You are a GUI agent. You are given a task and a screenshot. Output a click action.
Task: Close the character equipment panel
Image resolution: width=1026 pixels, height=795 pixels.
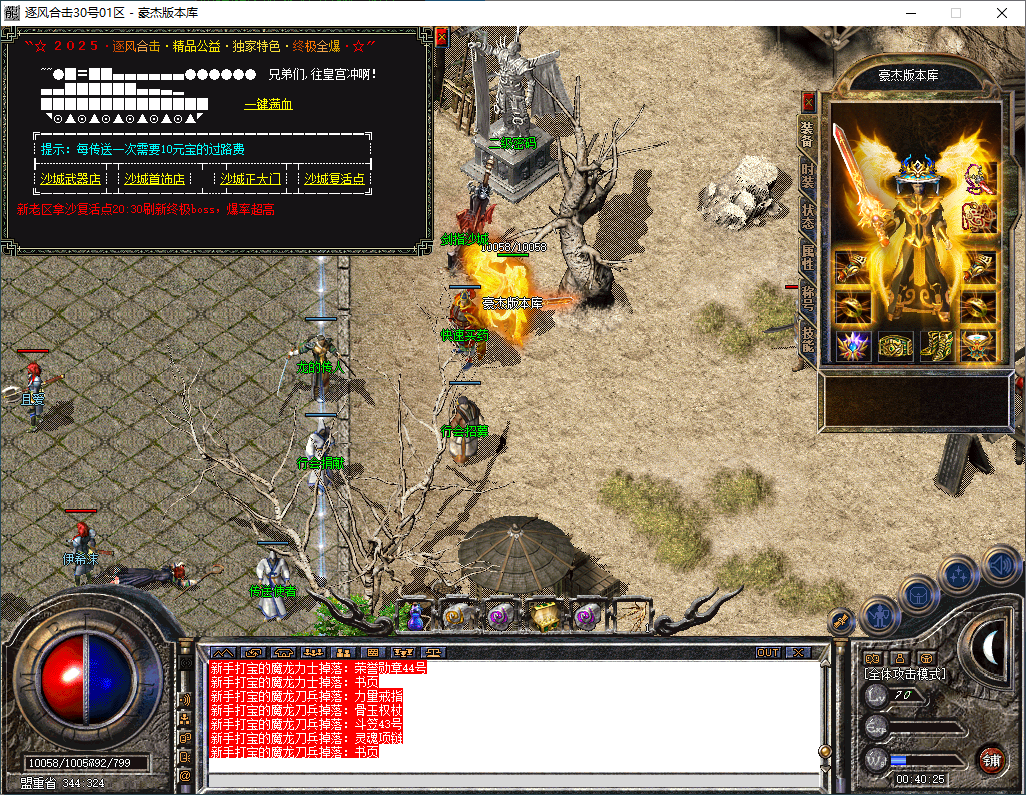point(808,102)
